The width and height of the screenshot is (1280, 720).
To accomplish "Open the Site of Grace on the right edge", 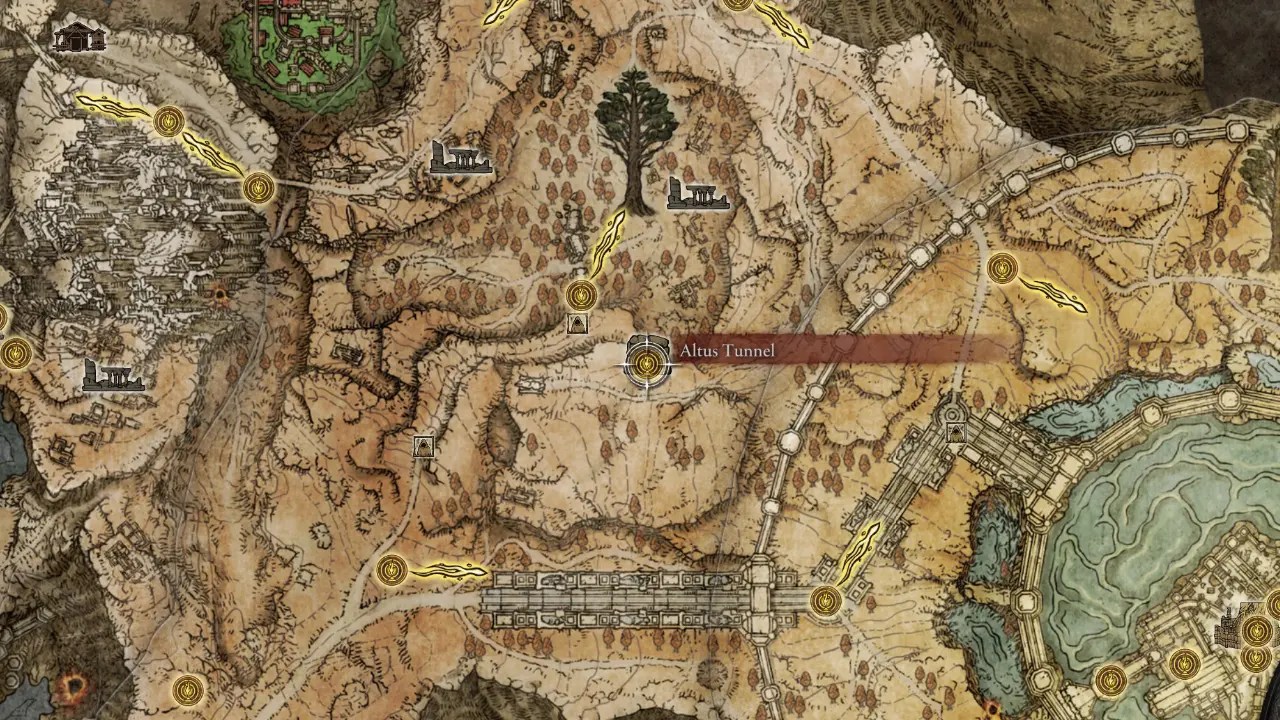I will 1004,267.
